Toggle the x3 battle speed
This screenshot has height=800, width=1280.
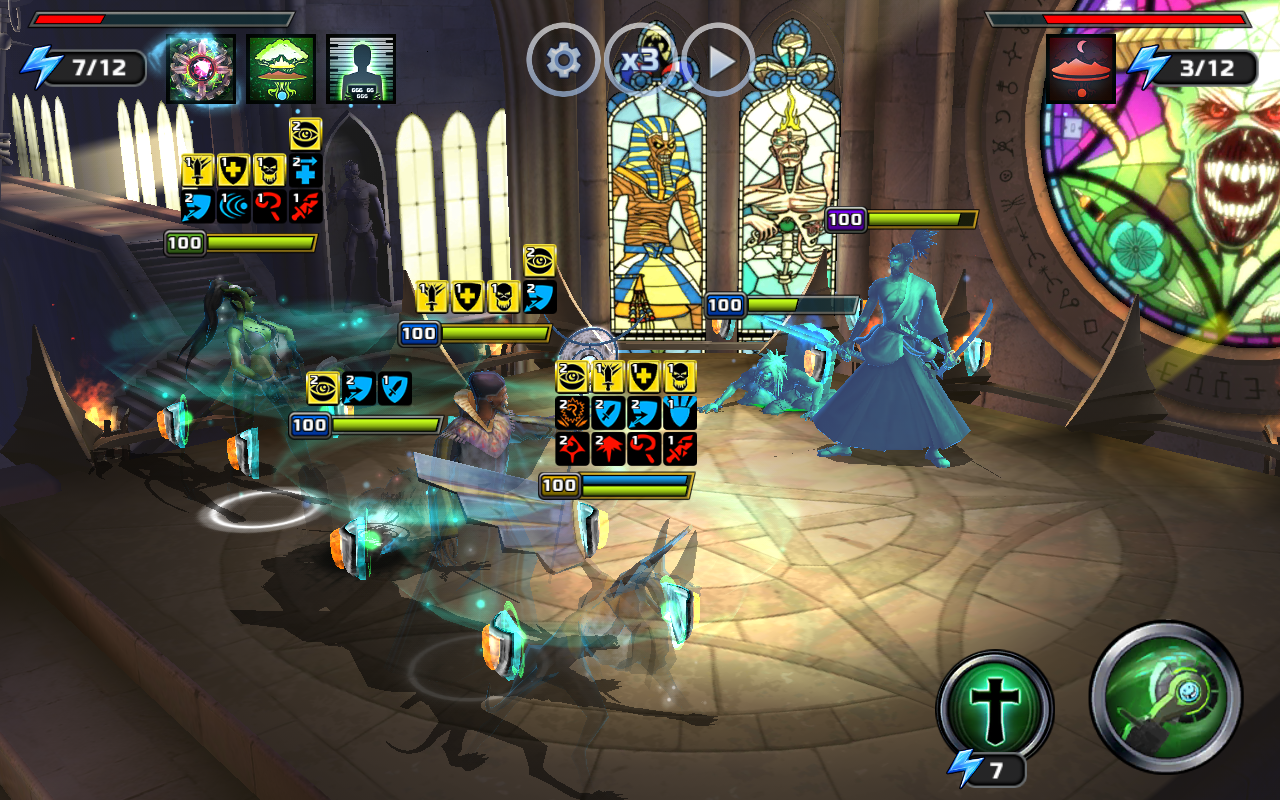pyautogui.click(x=640, y=61)
